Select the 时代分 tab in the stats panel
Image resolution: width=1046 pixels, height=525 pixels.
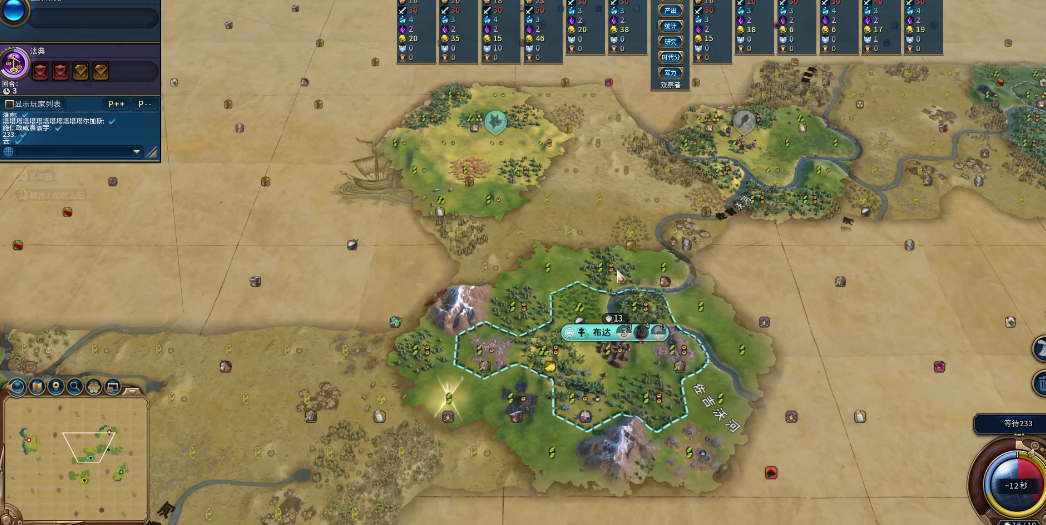(670, 57)
